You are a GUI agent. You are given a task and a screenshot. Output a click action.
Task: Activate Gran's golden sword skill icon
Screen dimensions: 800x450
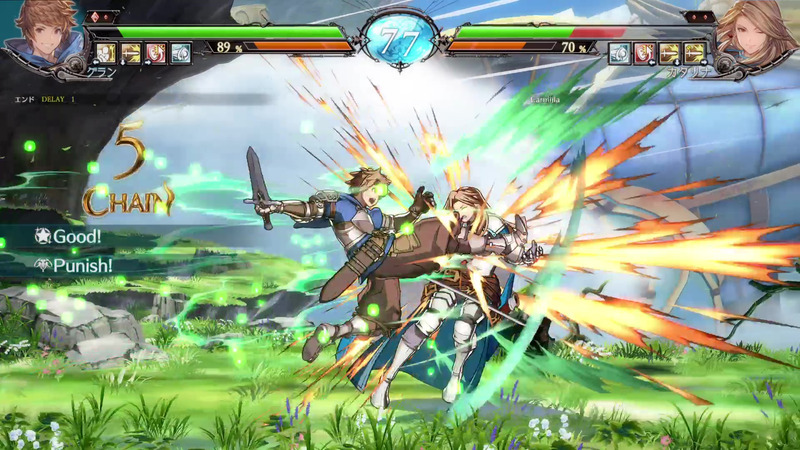click(131, 53)
